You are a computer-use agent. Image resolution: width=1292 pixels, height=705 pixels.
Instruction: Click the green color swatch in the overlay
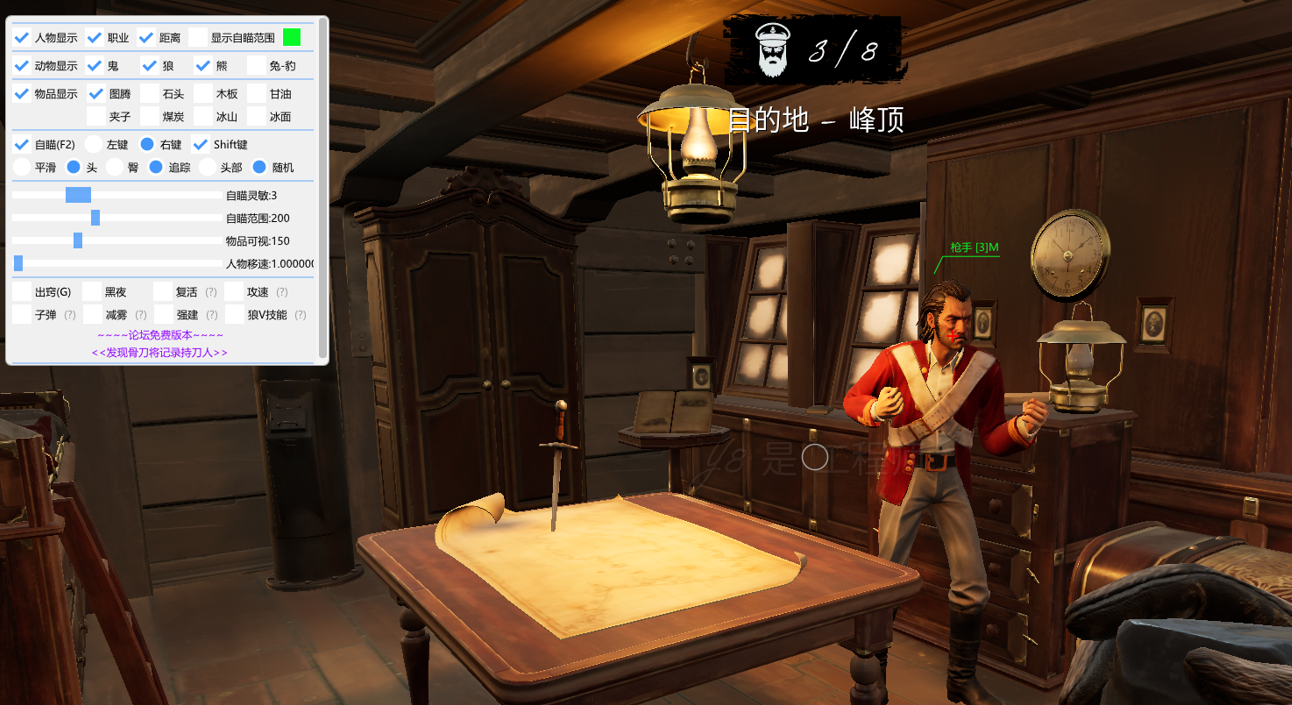click(292, 37)
